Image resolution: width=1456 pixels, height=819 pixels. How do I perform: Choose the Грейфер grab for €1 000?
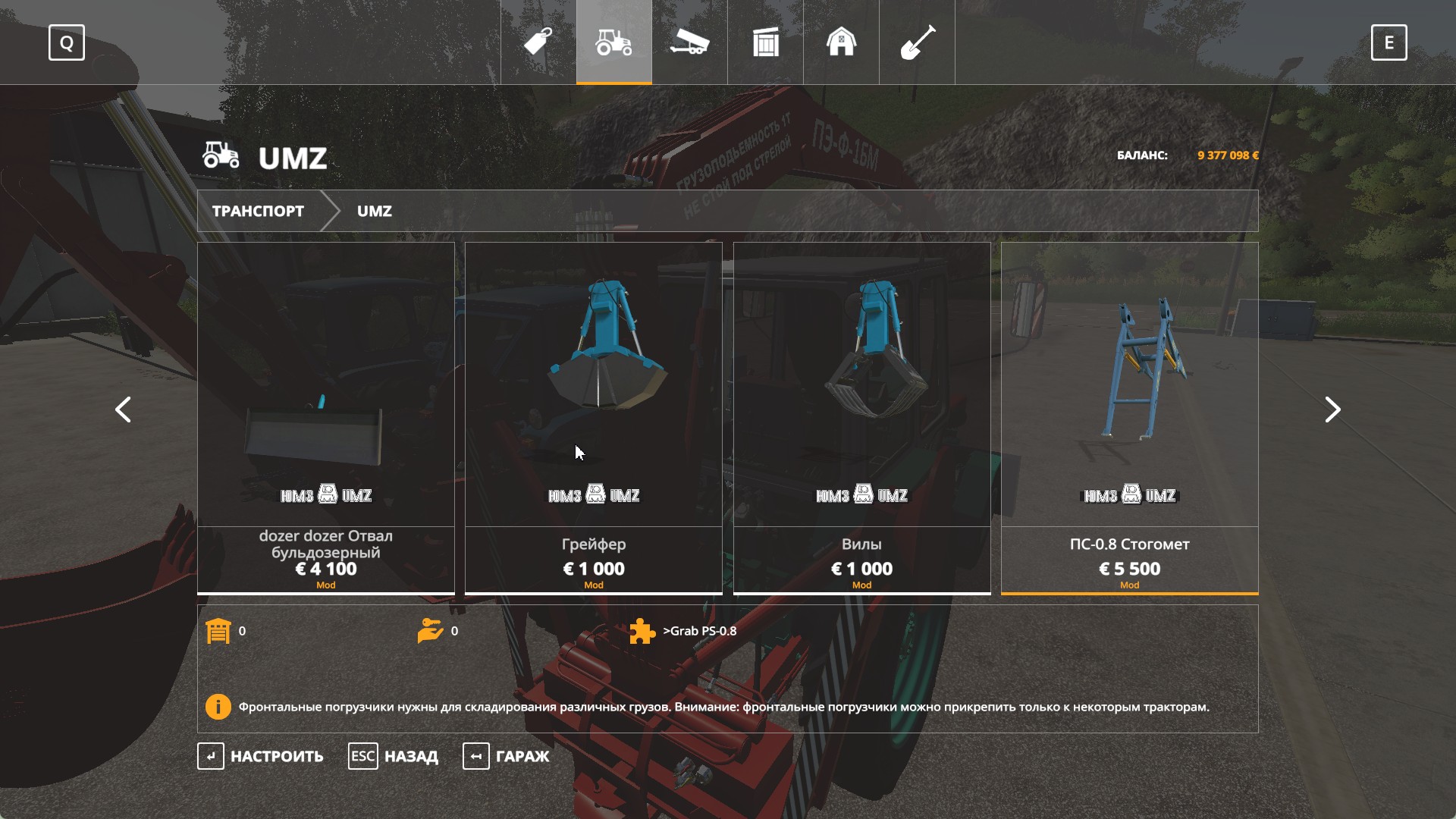[594, 417]
